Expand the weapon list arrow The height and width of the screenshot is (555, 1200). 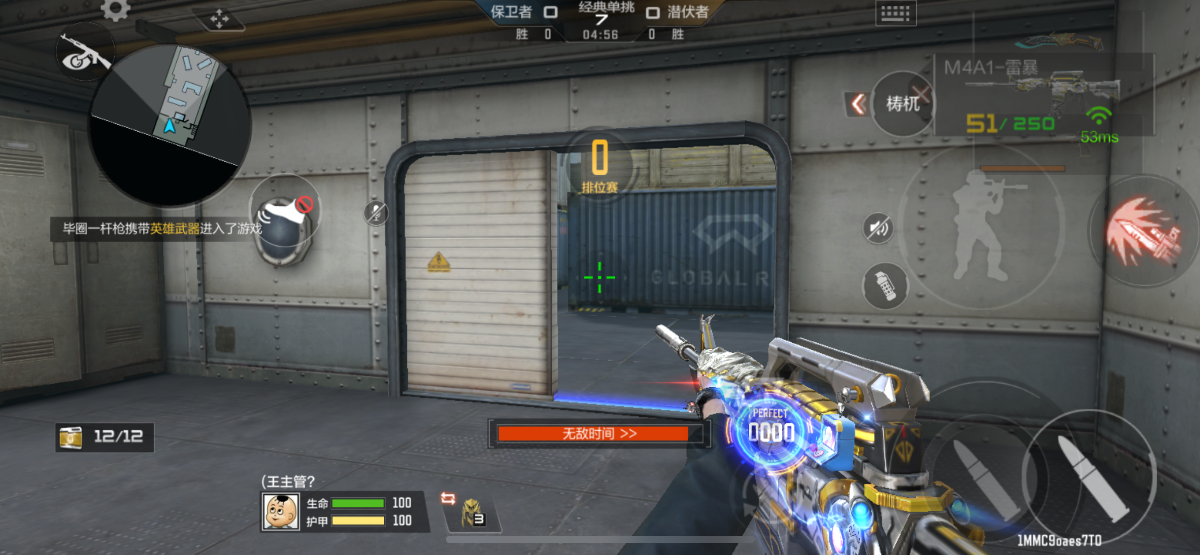tap(856, 103)
